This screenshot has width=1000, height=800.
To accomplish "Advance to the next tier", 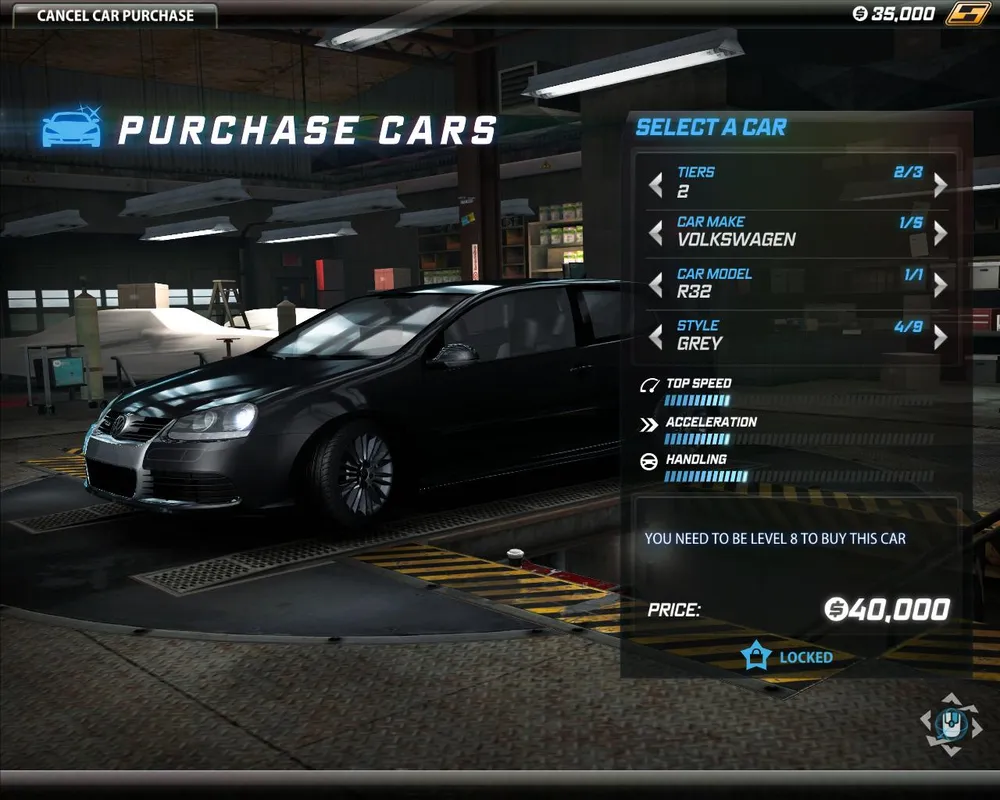I will click(940, 184).
